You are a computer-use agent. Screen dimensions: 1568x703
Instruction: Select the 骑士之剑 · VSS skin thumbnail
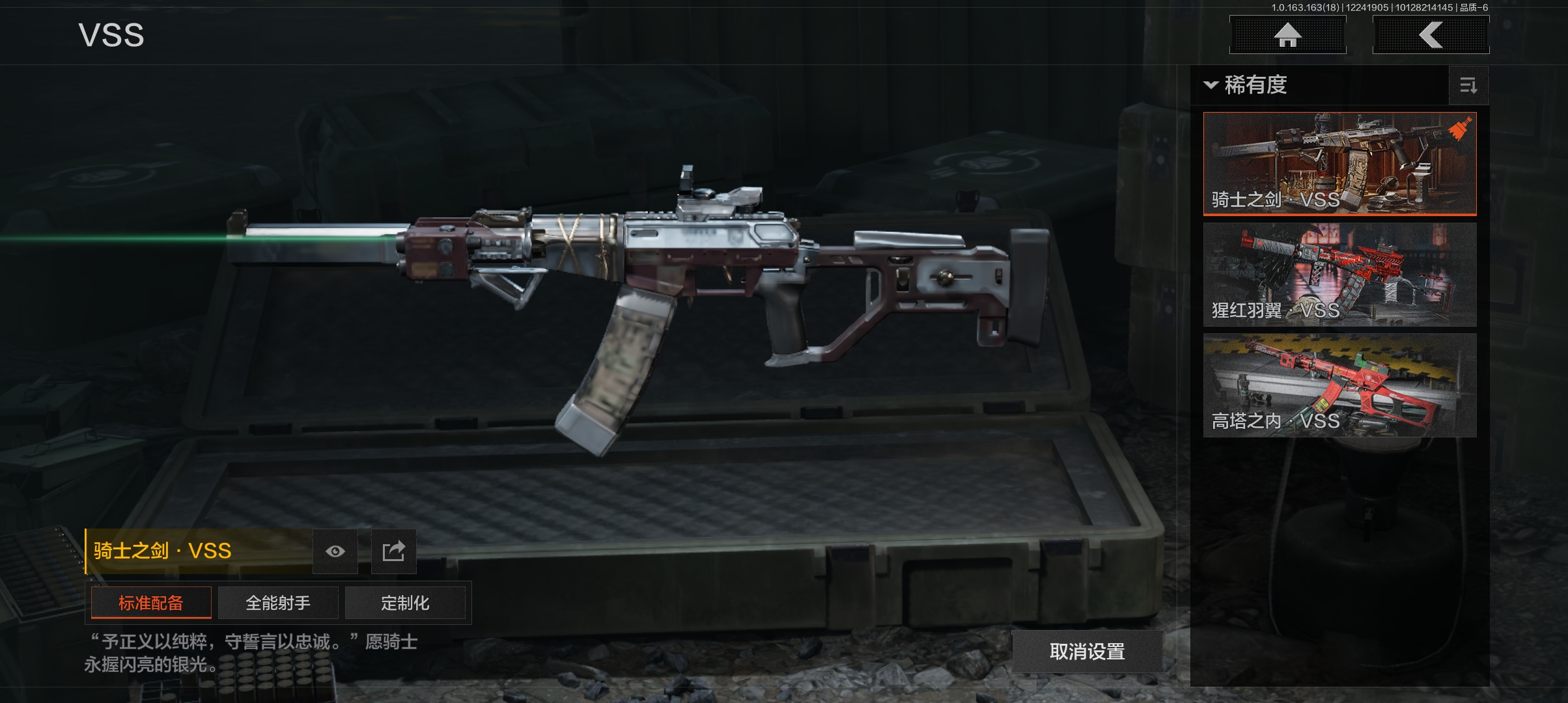tap(1339, 163)
